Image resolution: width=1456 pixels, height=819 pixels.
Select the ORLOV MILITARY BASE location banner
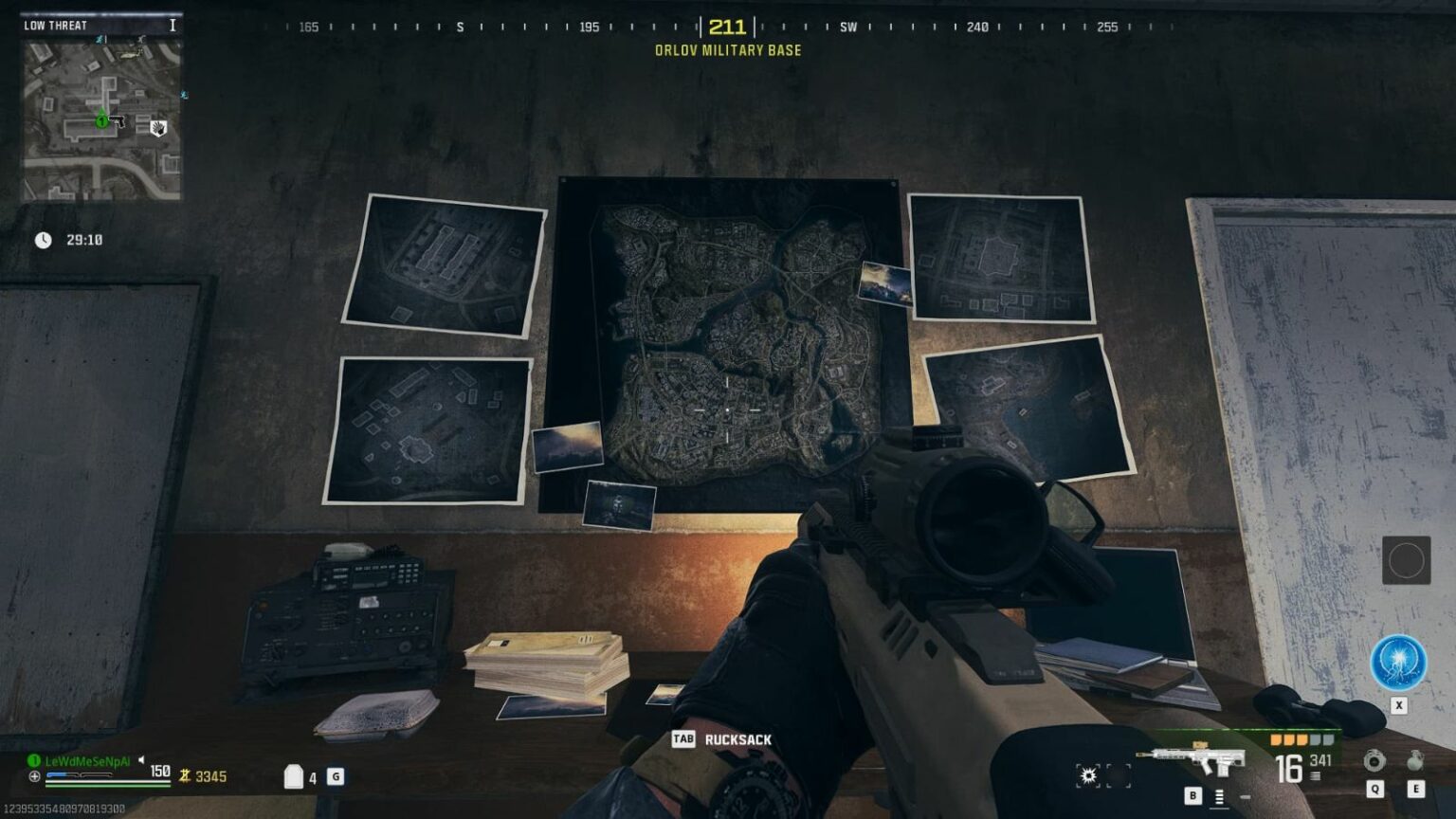click(x=726, y=52)
